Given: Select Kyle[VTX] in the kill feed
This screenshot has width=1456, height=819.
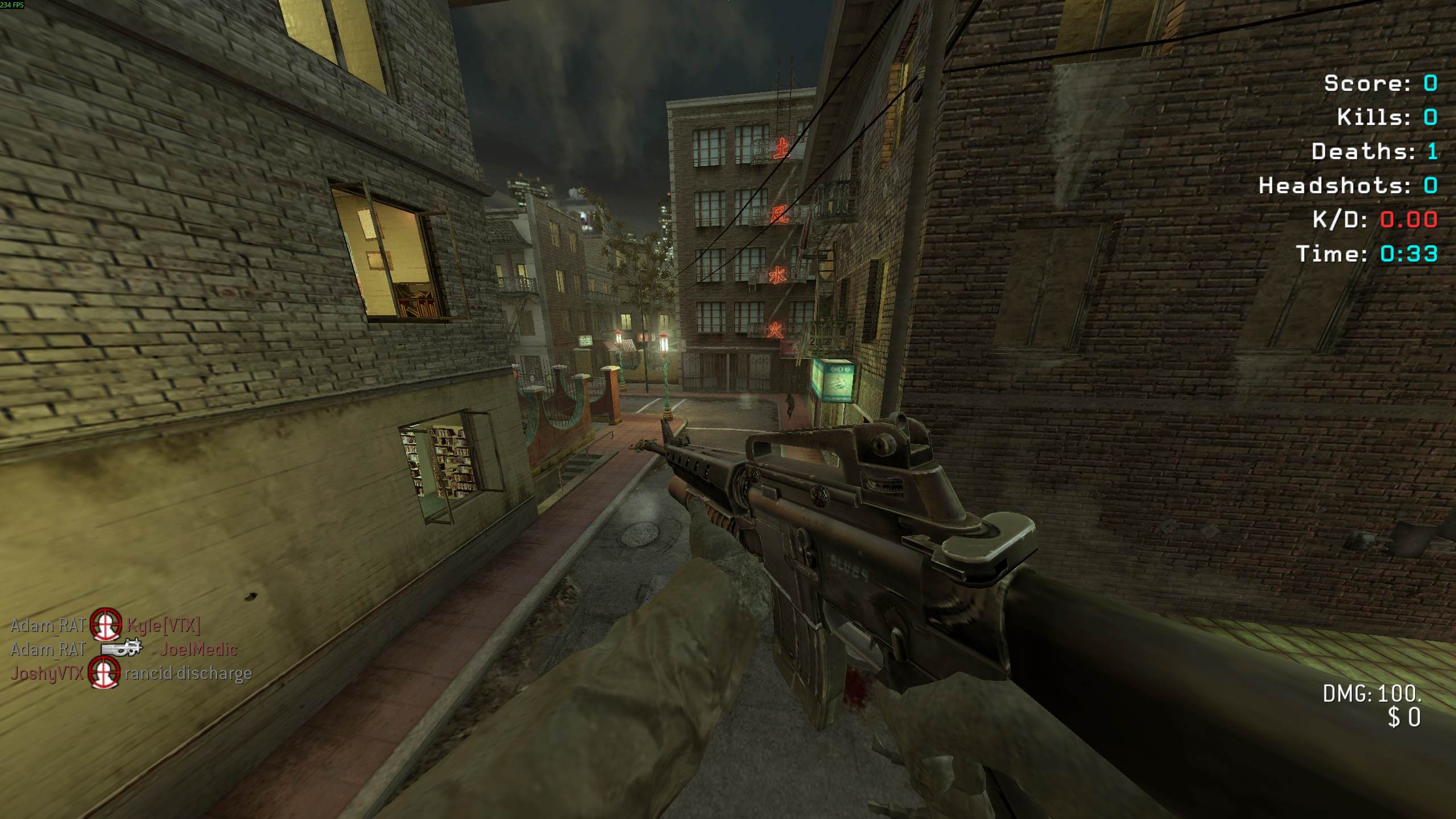Looking at the screenshot, I should coord(163,626).
